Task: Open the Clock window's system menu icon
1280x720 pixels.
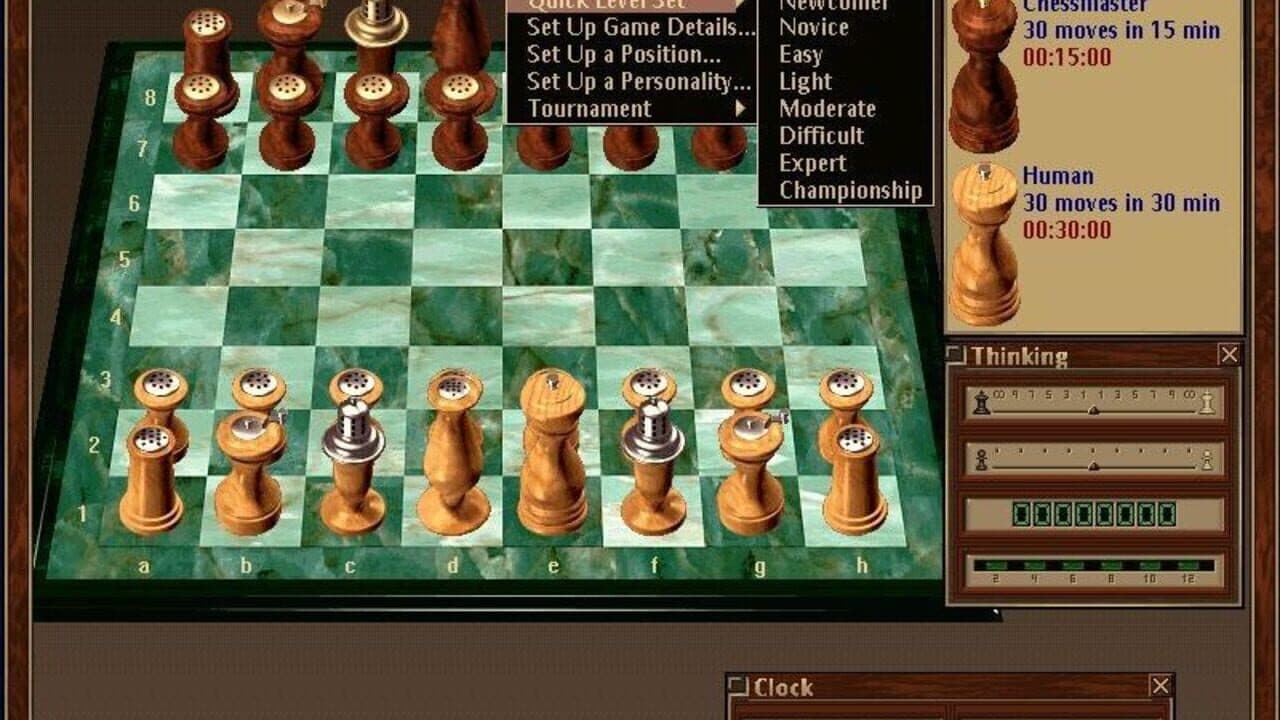Action: pyautogui.click(x=738, y=687)
